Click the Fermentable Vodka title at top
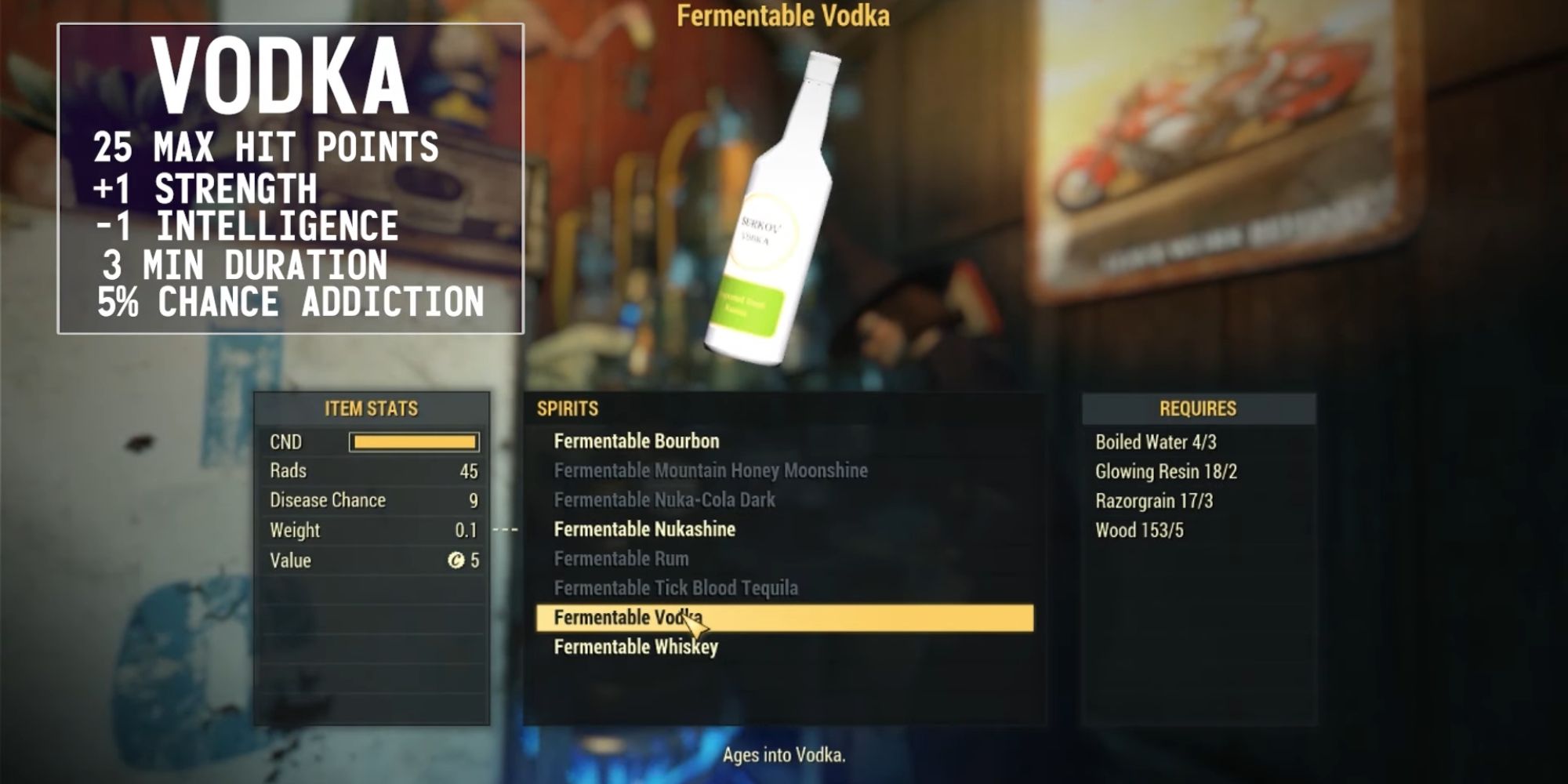Screen dimensions: 1568x784 pos(784,17)
